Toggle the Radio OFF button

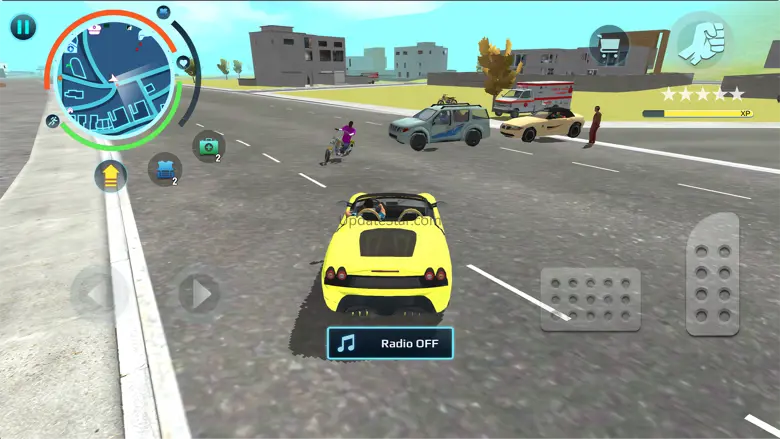(389, 343)
